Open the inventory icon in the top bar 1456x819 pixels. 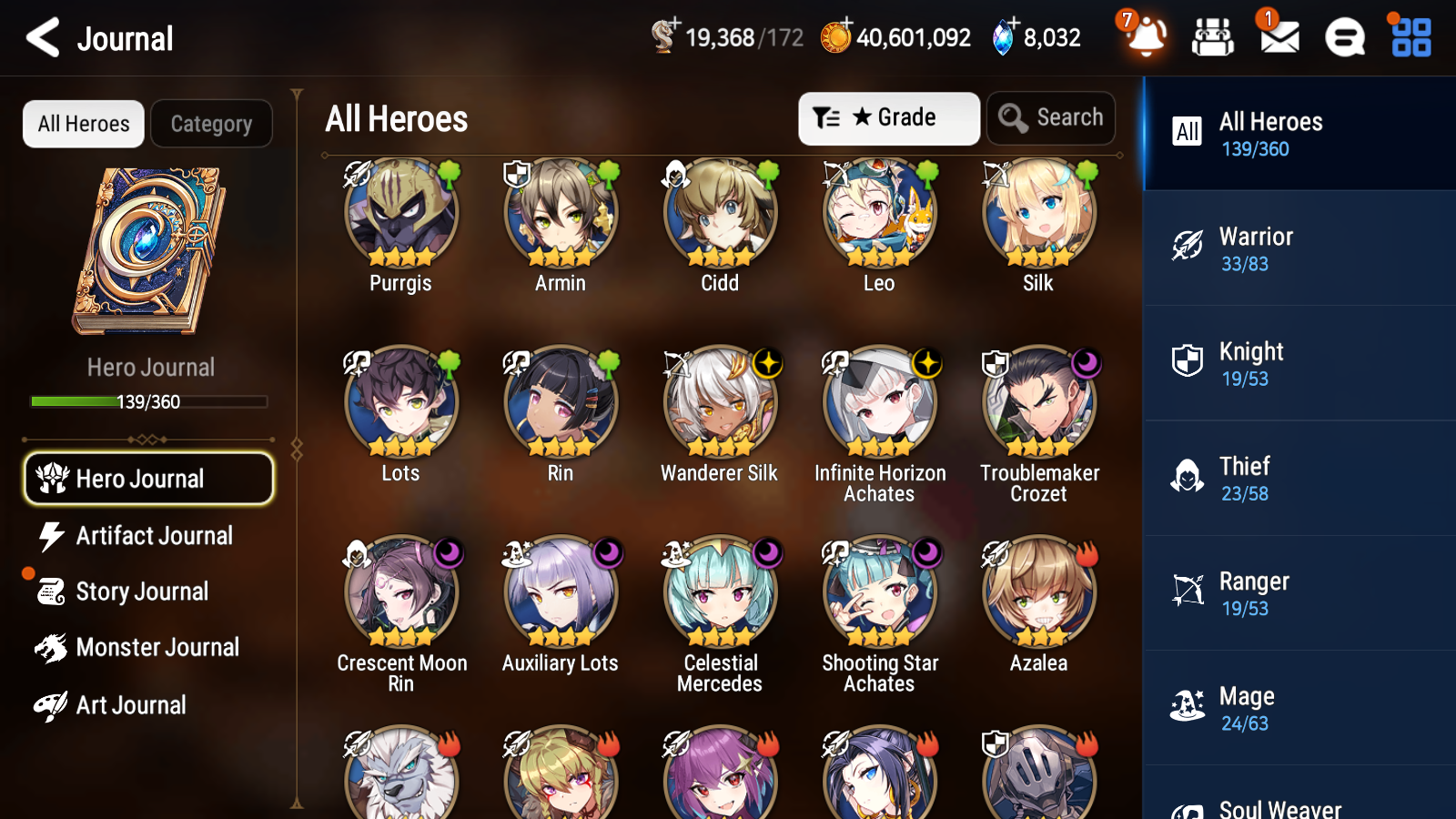[x=1213, y=37]
